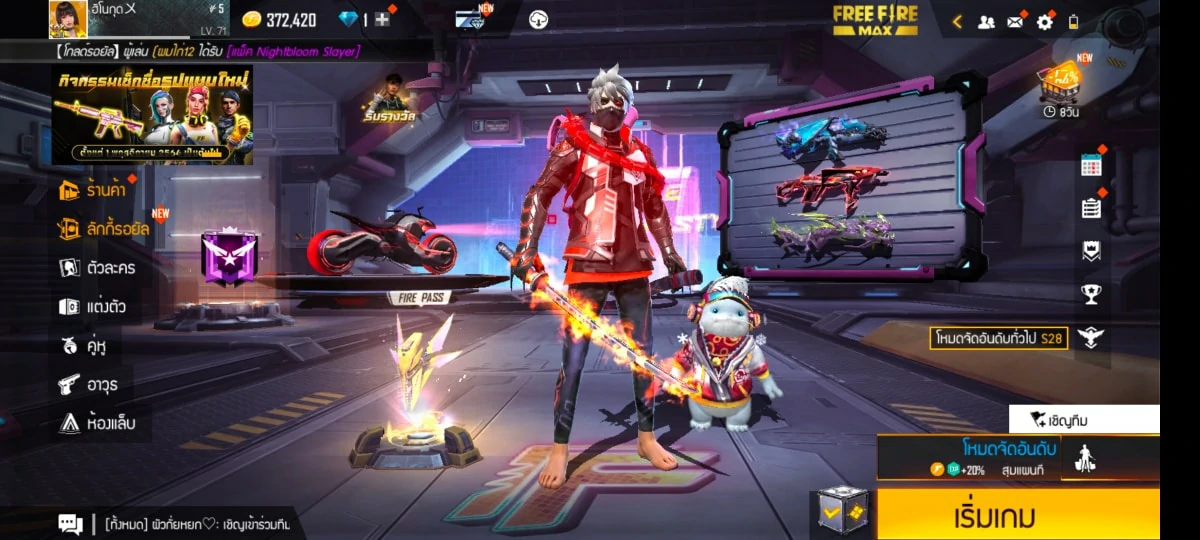Open the calendar events icon
The height and width of the screenshot is (540, 1200).
pos(1091,166)
